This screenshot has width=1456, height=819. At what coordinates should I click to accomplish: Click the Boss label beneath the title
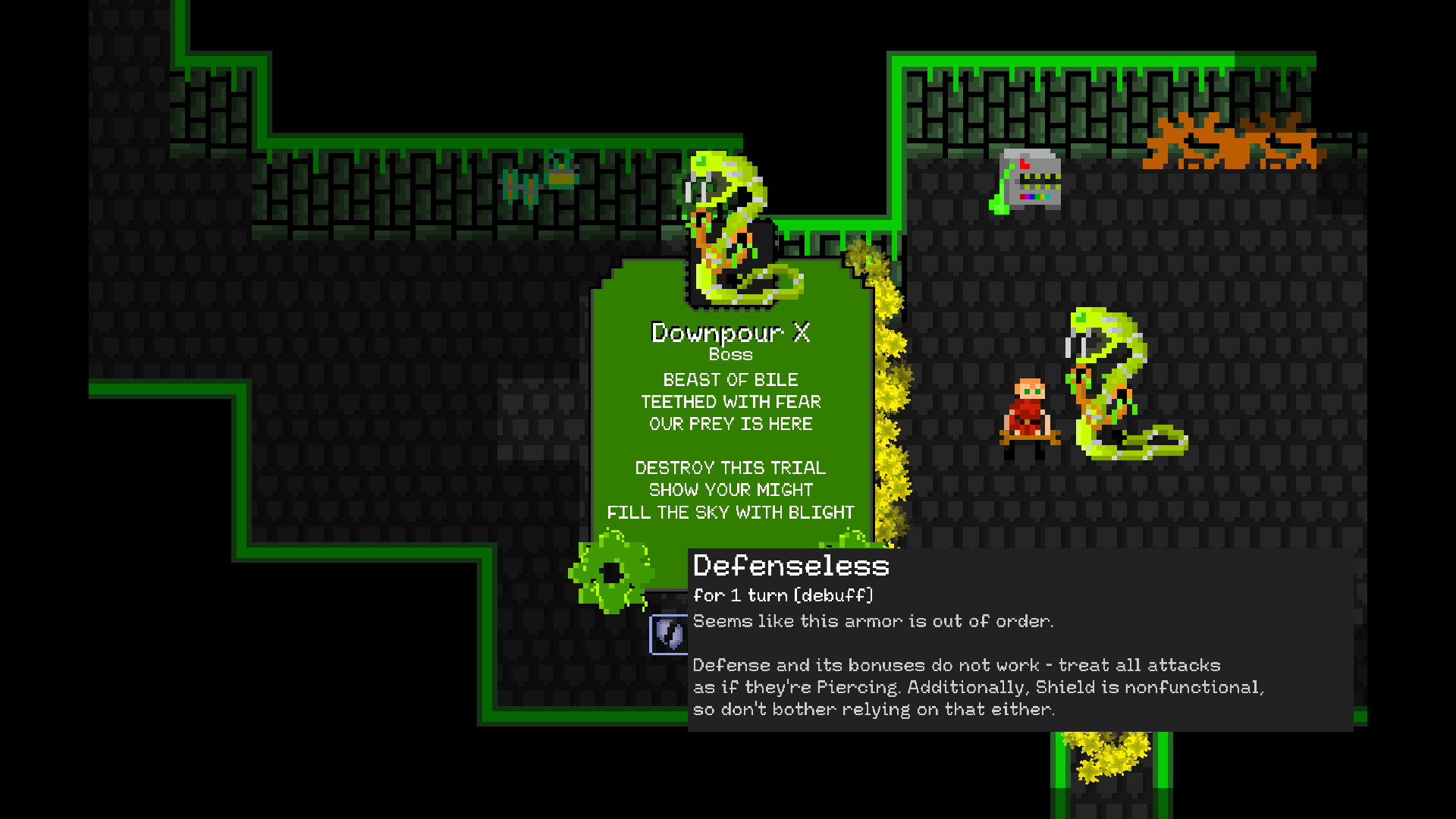[730, 353]
